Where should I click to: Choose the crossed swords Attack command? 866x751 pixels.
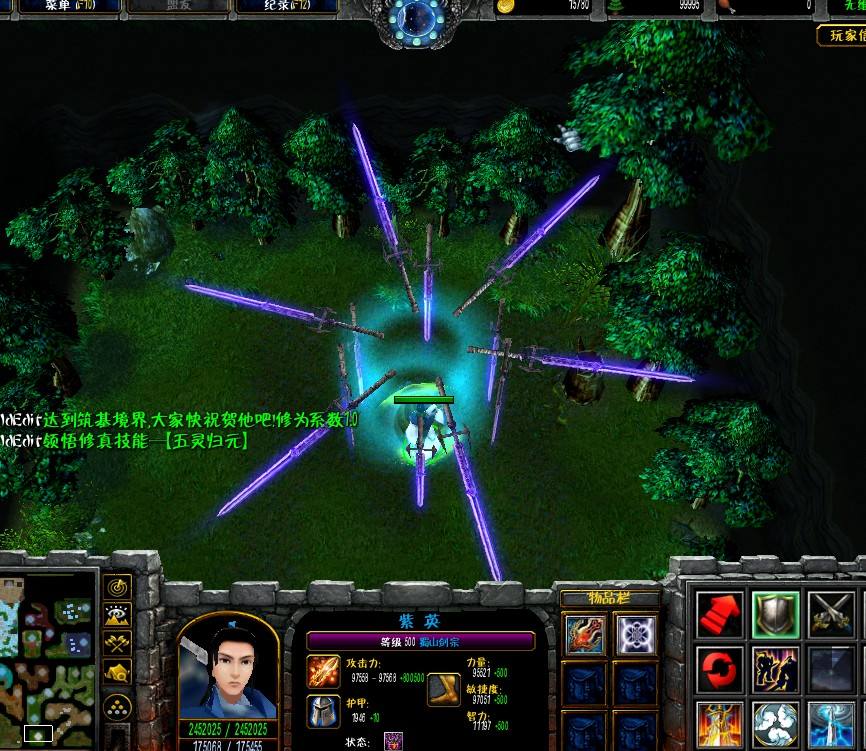[x=831, y=613]
